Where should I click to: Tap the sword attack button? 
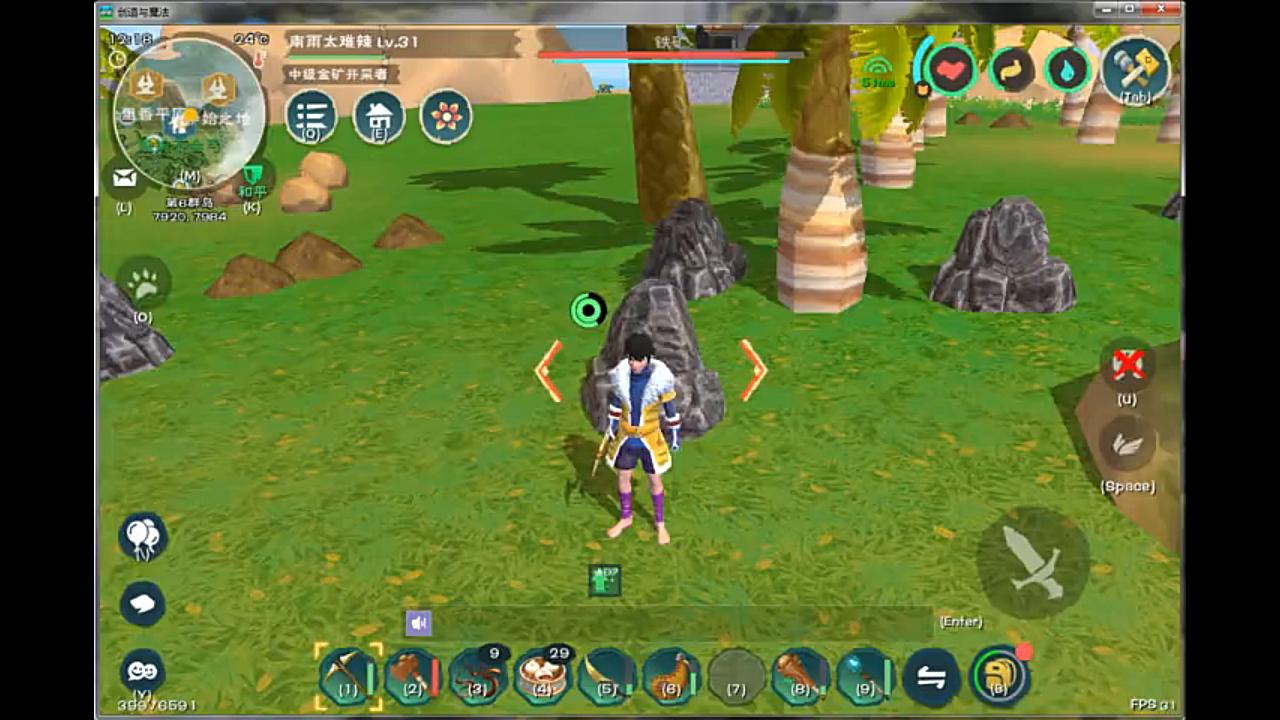[1033, 562]
